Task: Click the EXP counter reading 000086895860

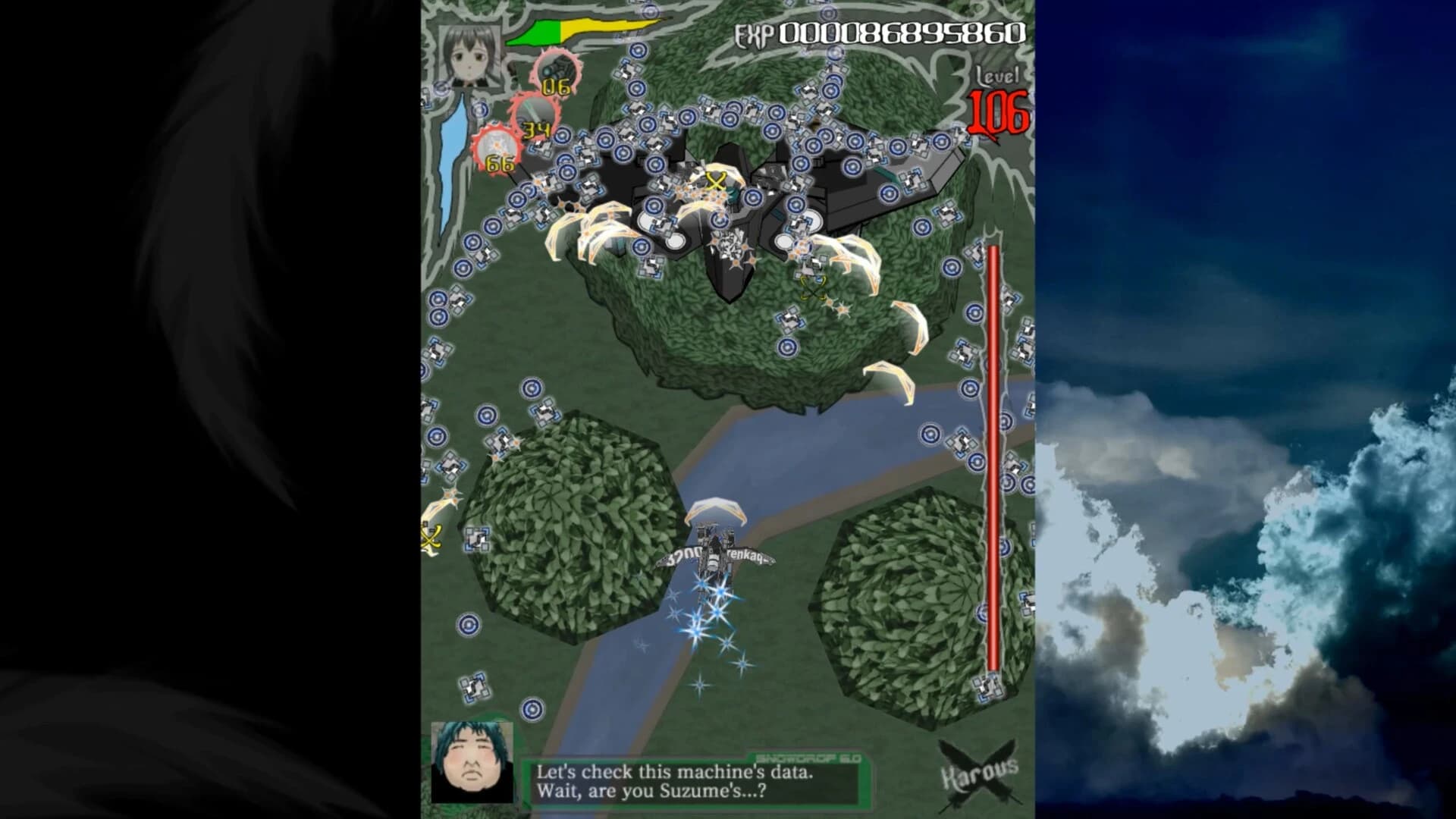Action: (x=899, y=33)
